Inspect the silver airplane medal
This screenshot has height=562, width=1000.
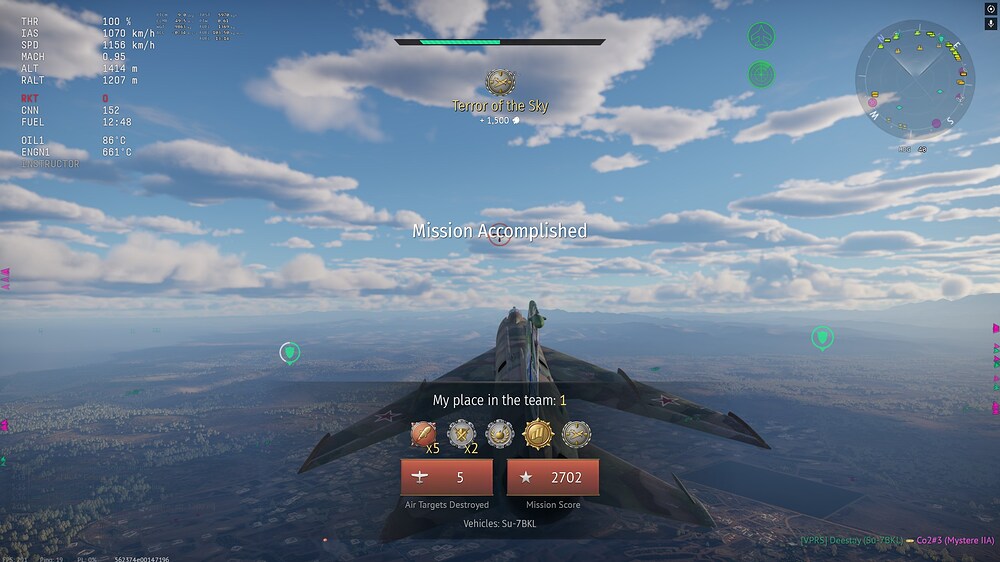576,434
